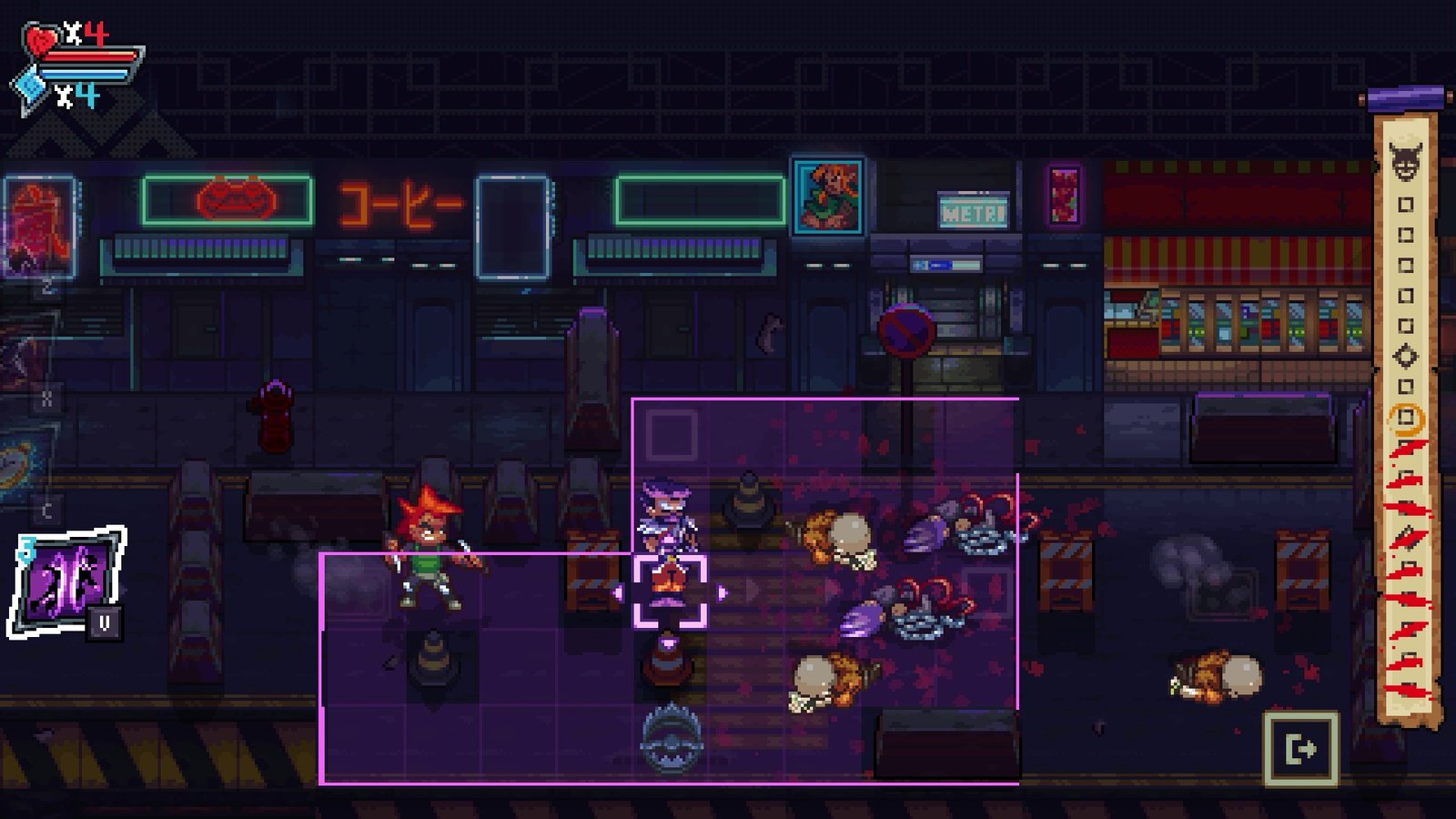Click the exit door button
Image resolution: width=1456 pixels, height=819 pixels.
point(1300,749)
